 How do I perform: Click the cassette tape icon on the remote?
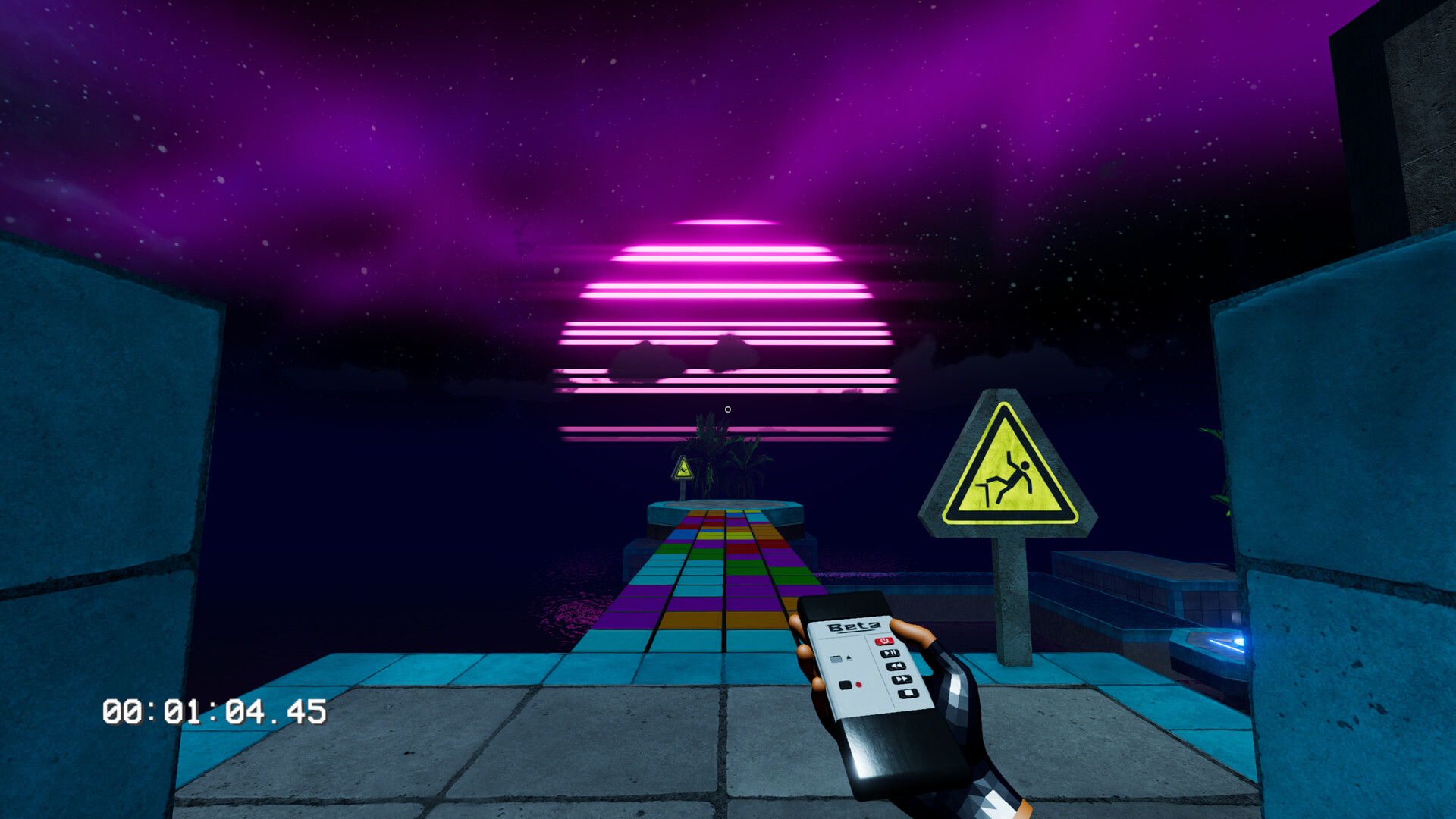tap(836, 657)
